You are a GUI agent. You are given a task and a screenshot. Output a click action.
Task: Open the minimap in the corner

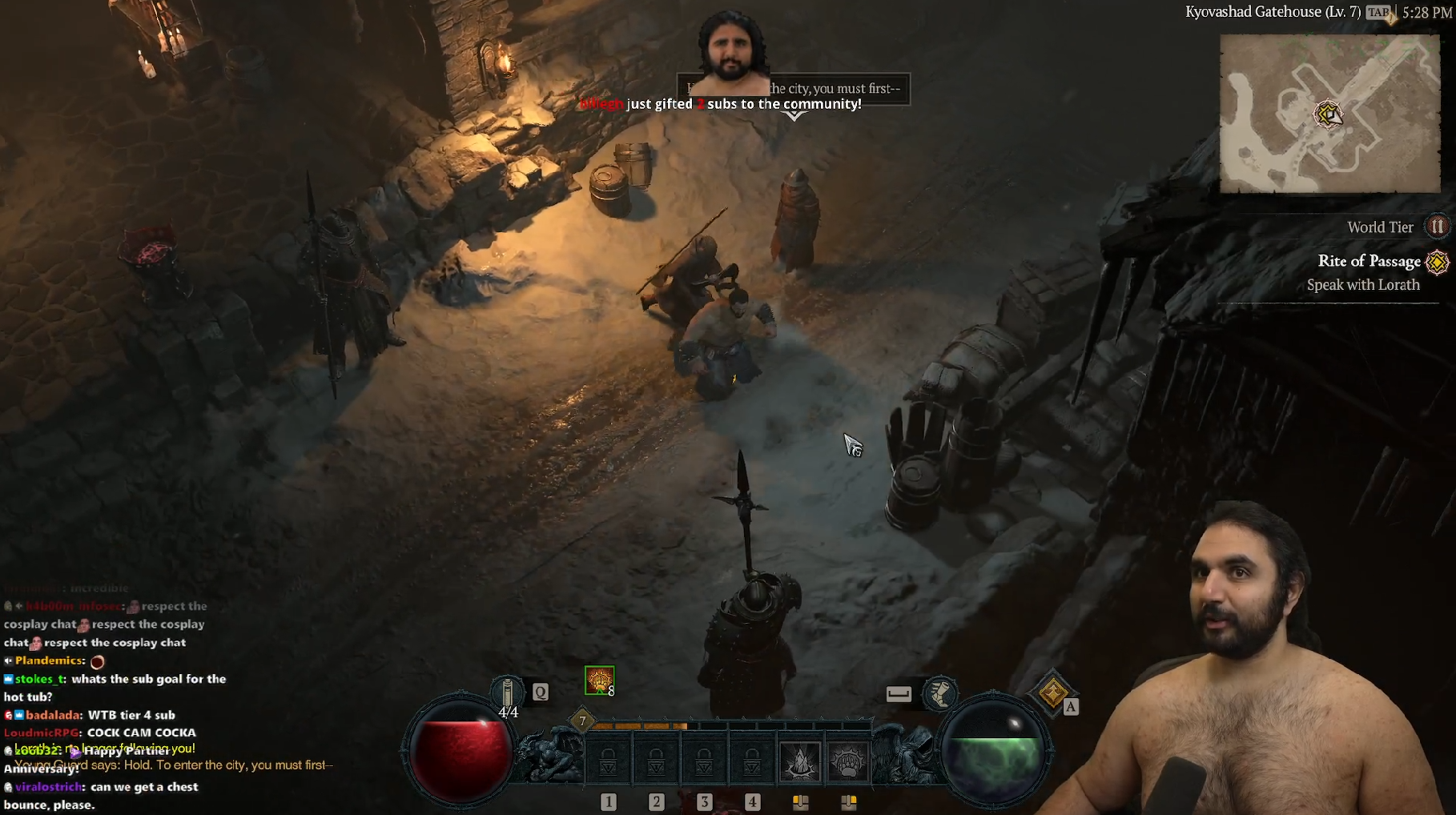tap(1329, 114)
